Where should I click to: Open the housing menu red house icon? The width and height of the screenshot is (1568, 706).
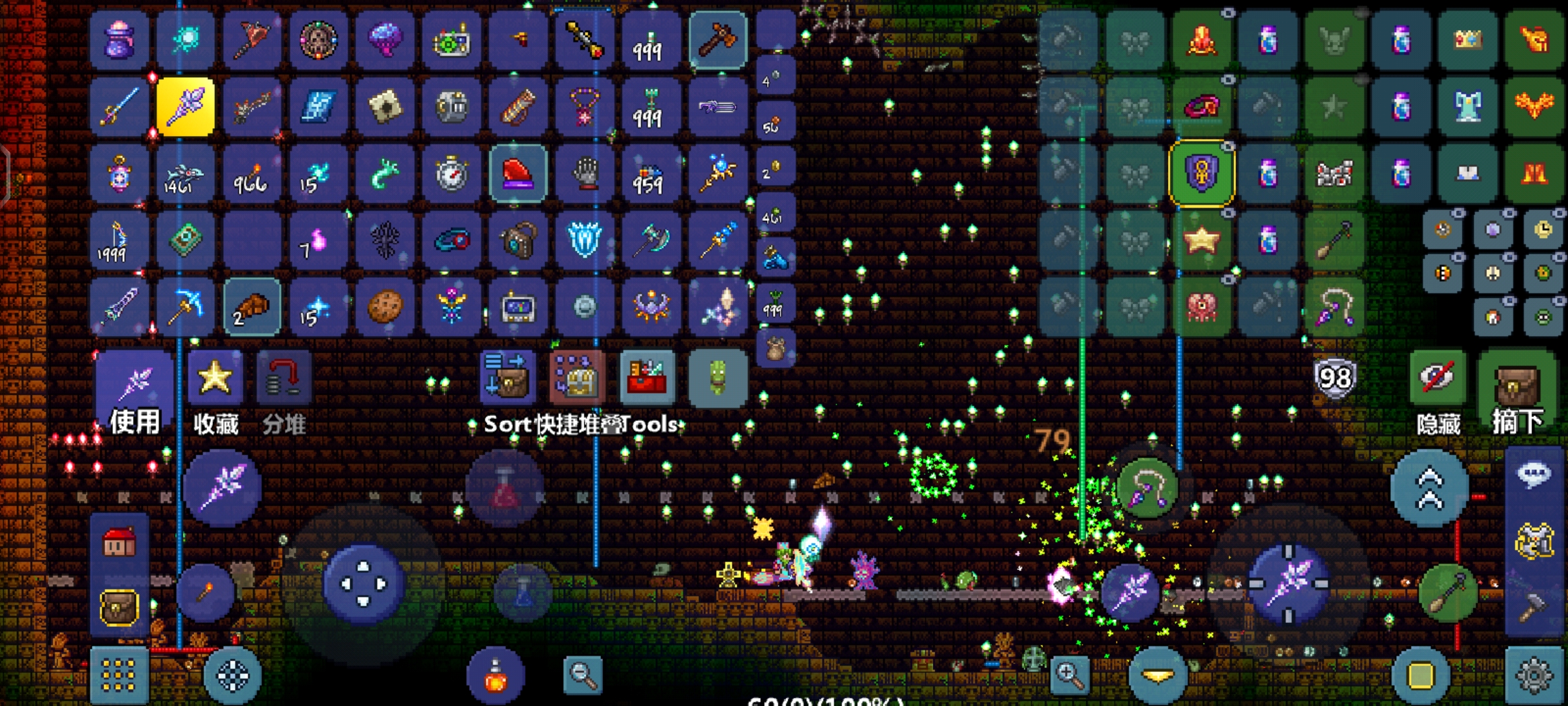click(x=119, y=544)
